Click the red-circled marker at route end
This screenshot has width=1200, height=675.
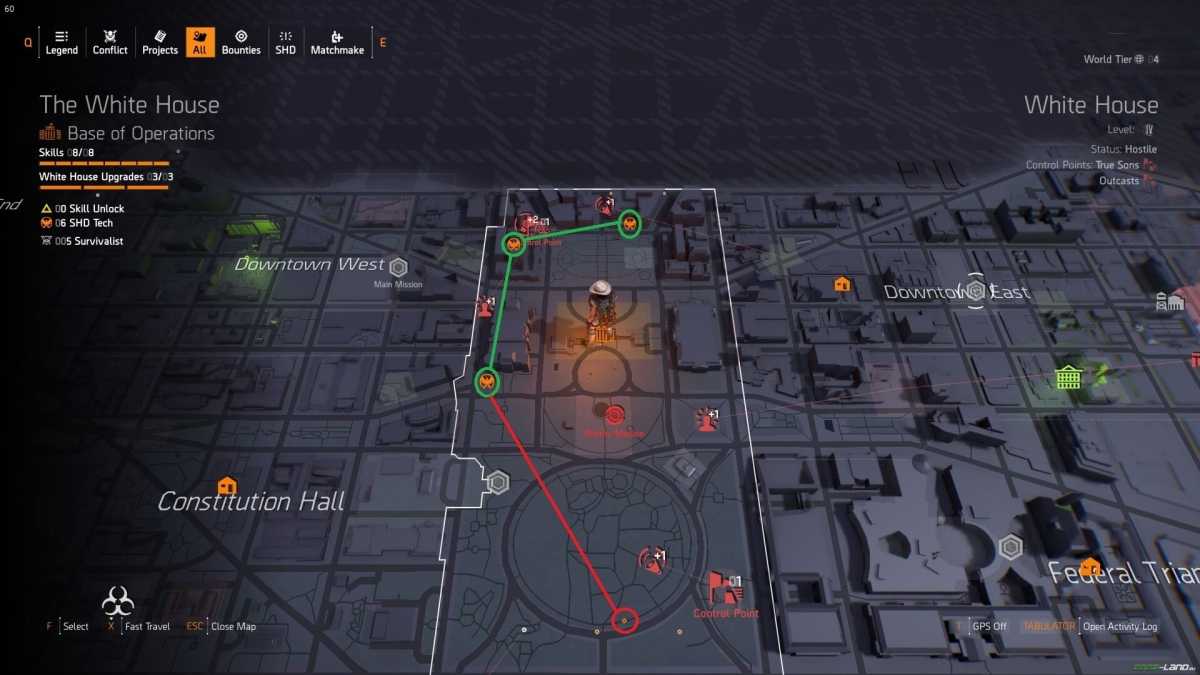point(624,621)
